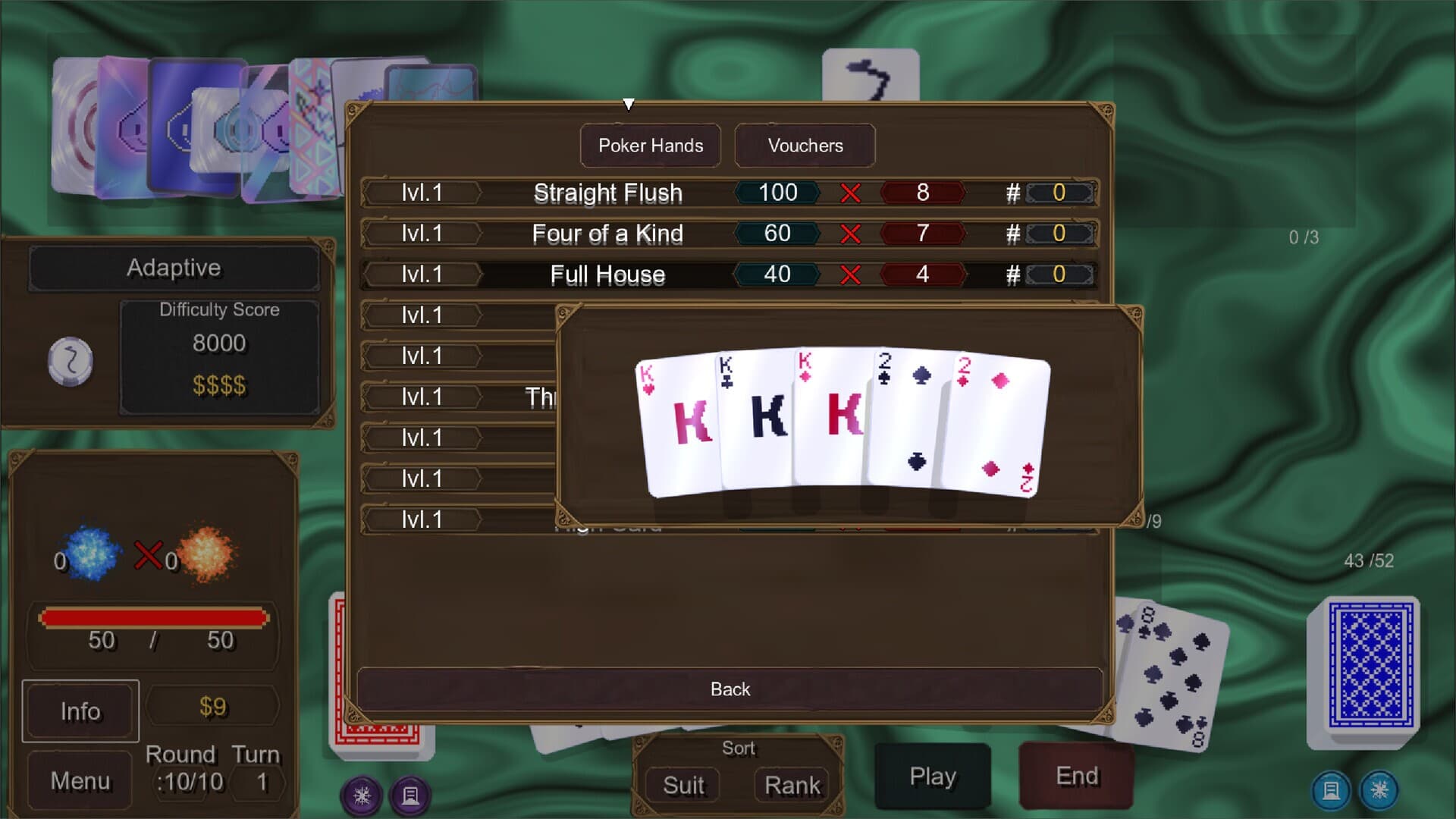Click the blue snowflake icon button
Viewport: 1456px width, 819px height.
tap(1379, 790)
